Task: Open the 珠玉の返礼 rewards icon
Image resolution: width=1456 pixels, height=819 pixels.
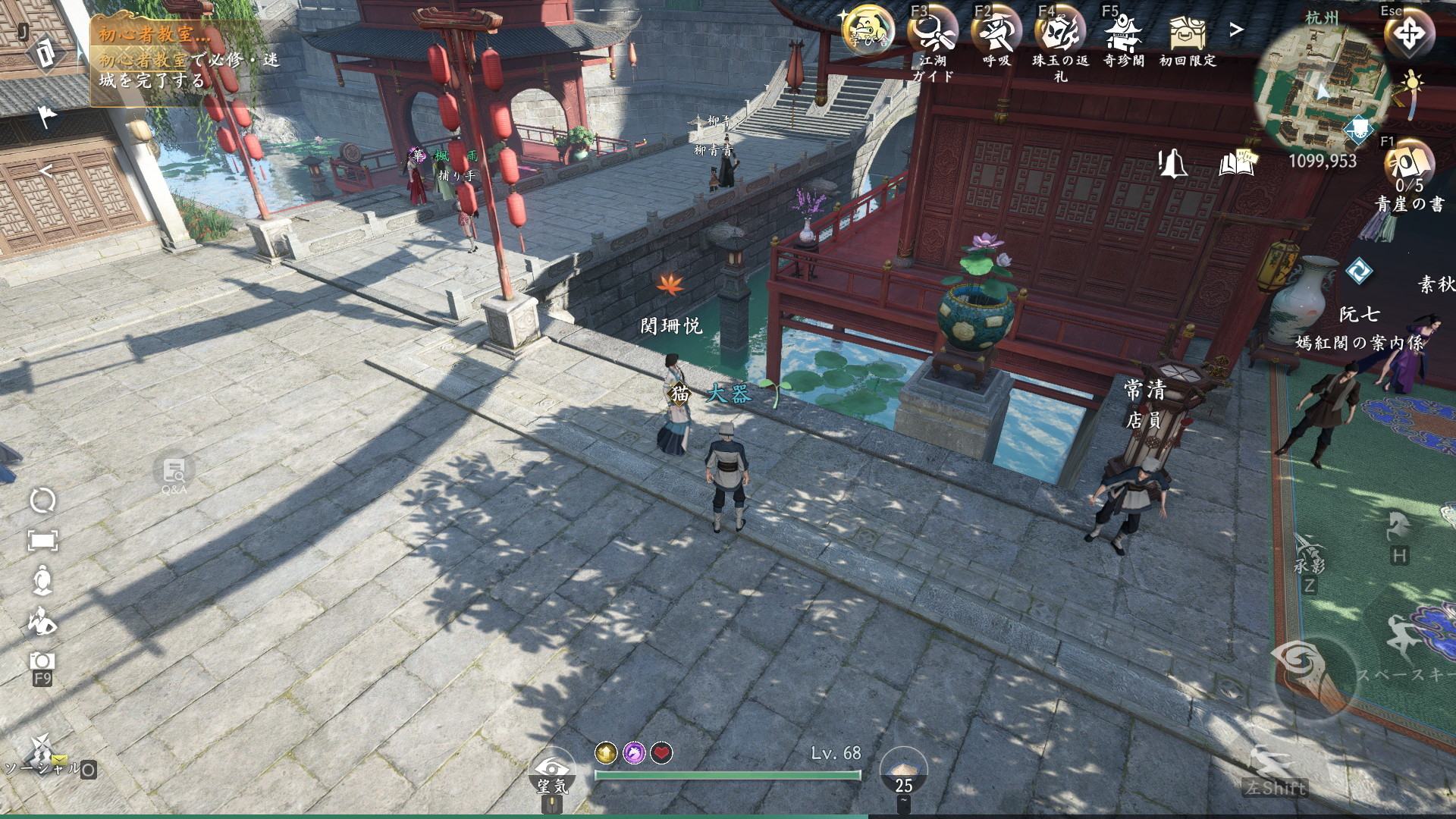Action: (1060, 33)
